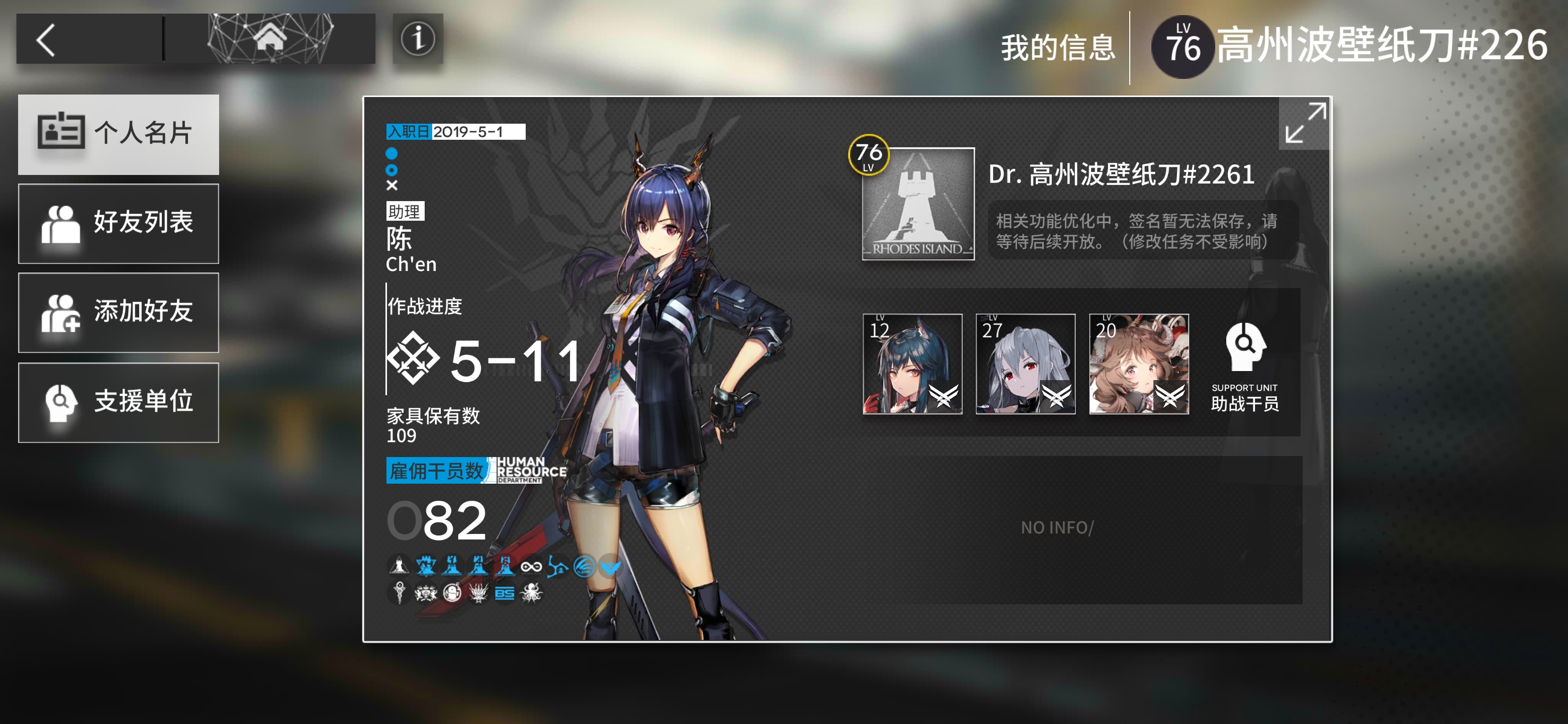Return to the home screen
Viewport: 1568px width, 724px height.
click(270, 39)
